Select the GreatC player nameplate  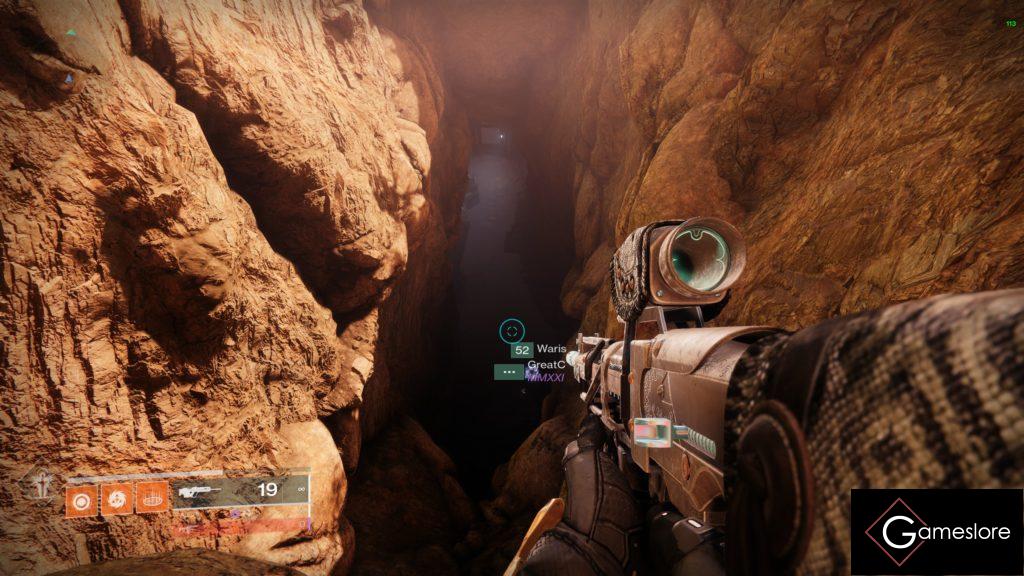(546, 365)
